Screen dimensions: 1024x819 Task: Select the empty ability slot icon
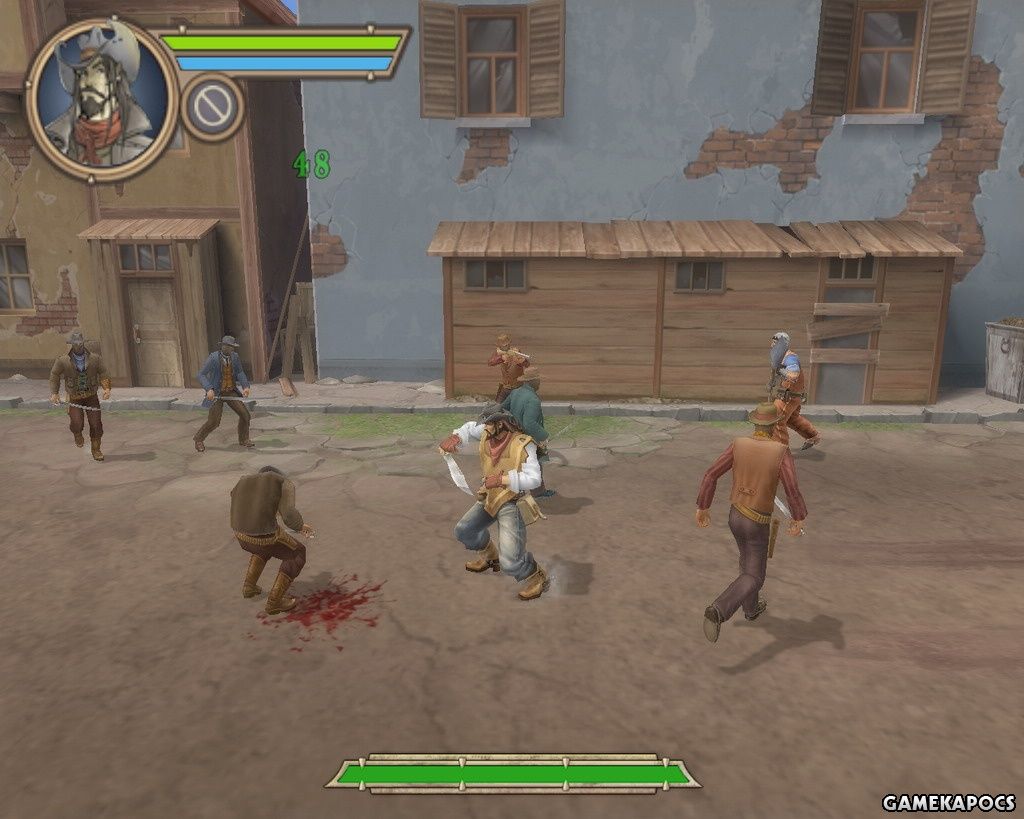(x=213, y=106)
